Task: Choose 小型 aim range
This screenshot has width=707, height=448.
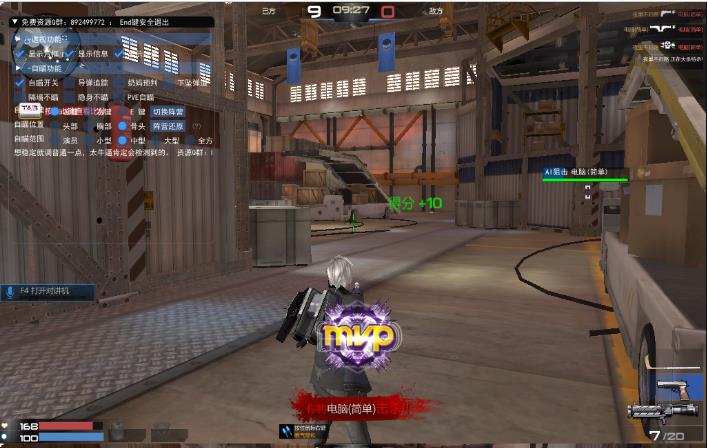Action: pos(88,141)
